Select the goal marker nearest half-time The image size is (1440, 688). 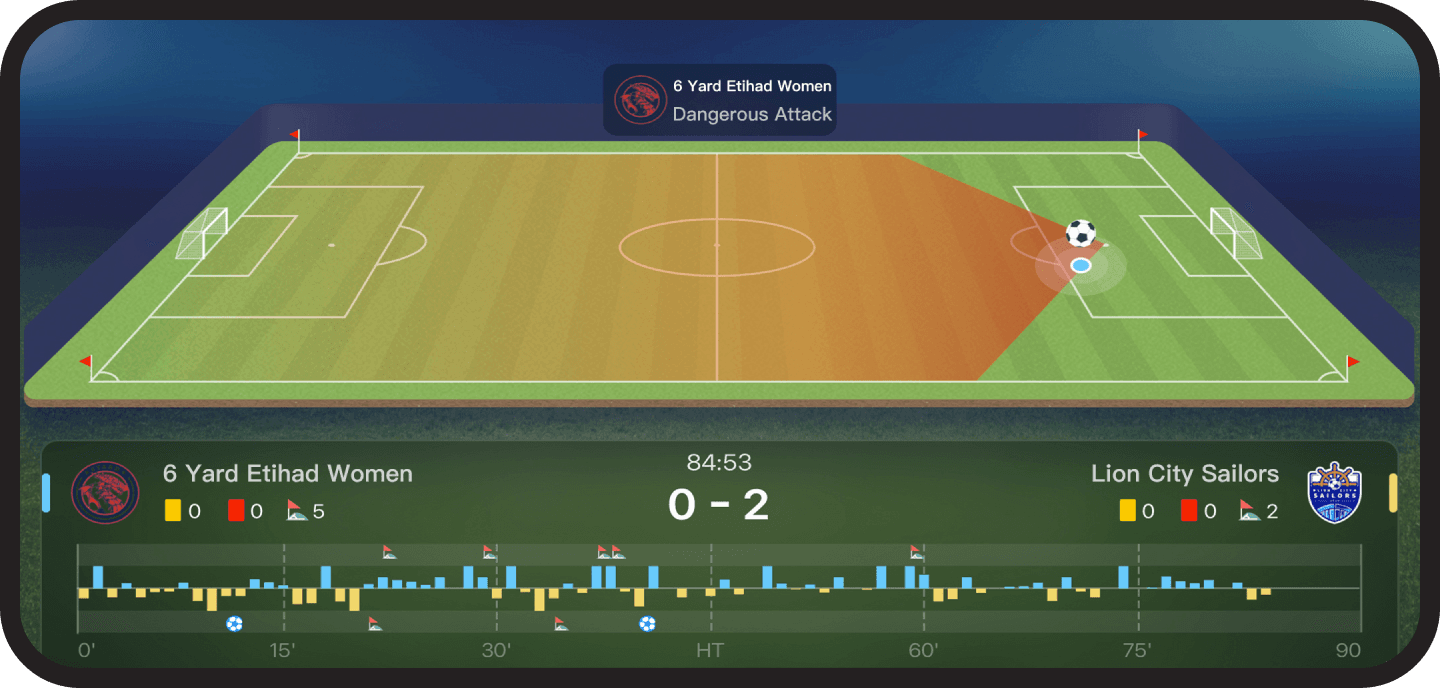pyautogui.click(x=647, y=624)
